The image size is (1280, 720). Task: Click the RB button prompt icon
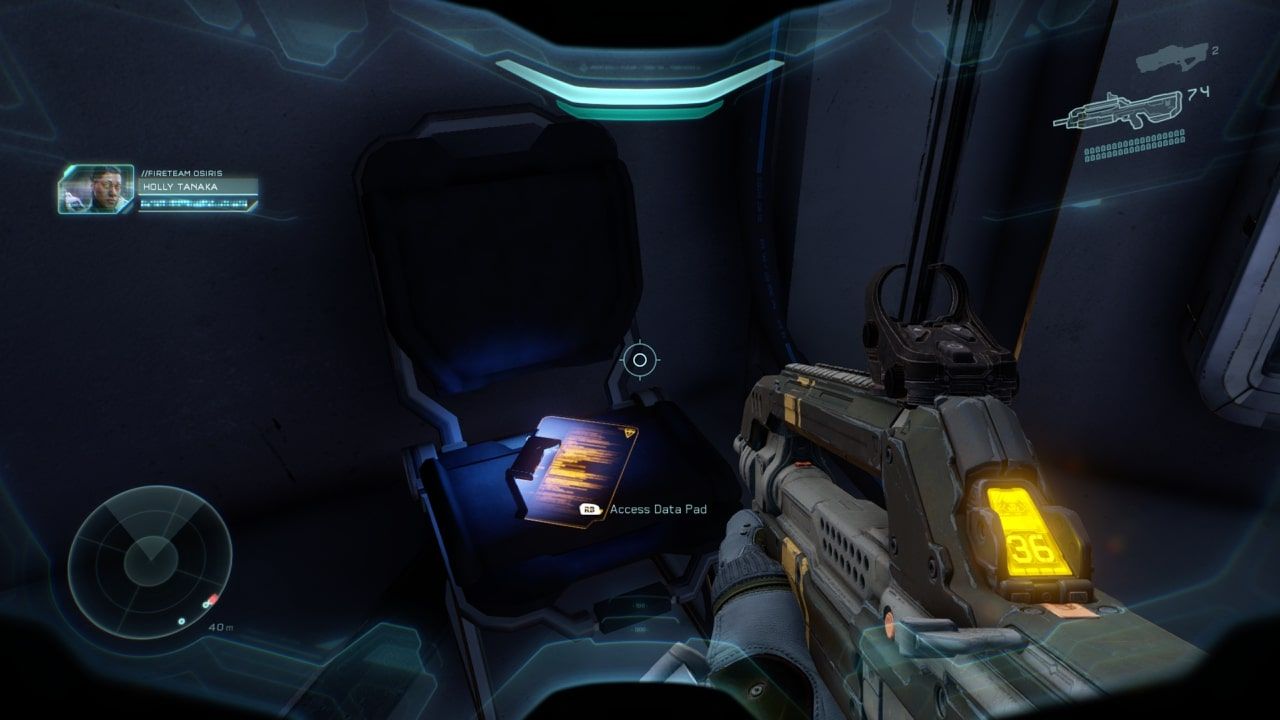[x=587, y=509]
